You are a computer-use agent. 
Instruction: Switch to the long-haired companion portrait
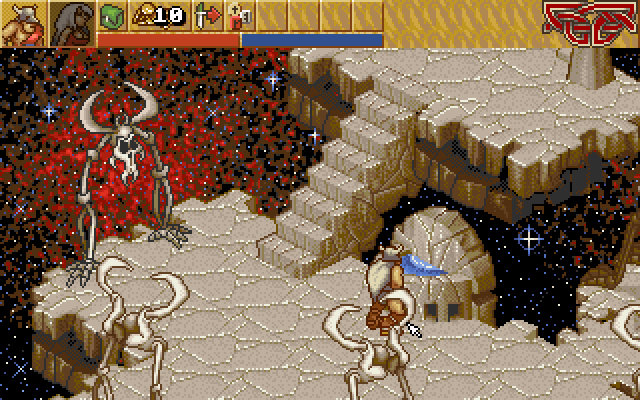pos(72,23)
